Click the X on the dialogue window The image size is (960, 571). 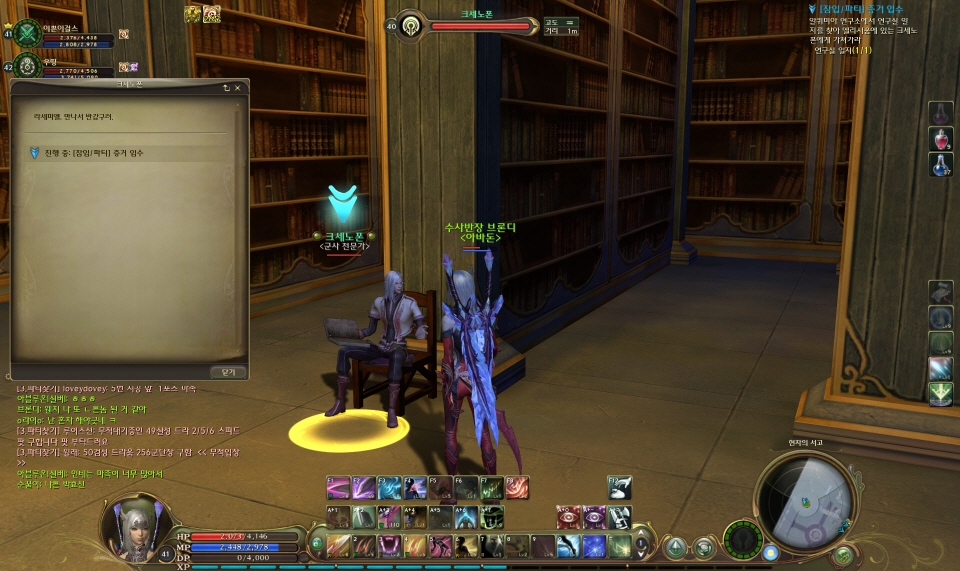238,88
